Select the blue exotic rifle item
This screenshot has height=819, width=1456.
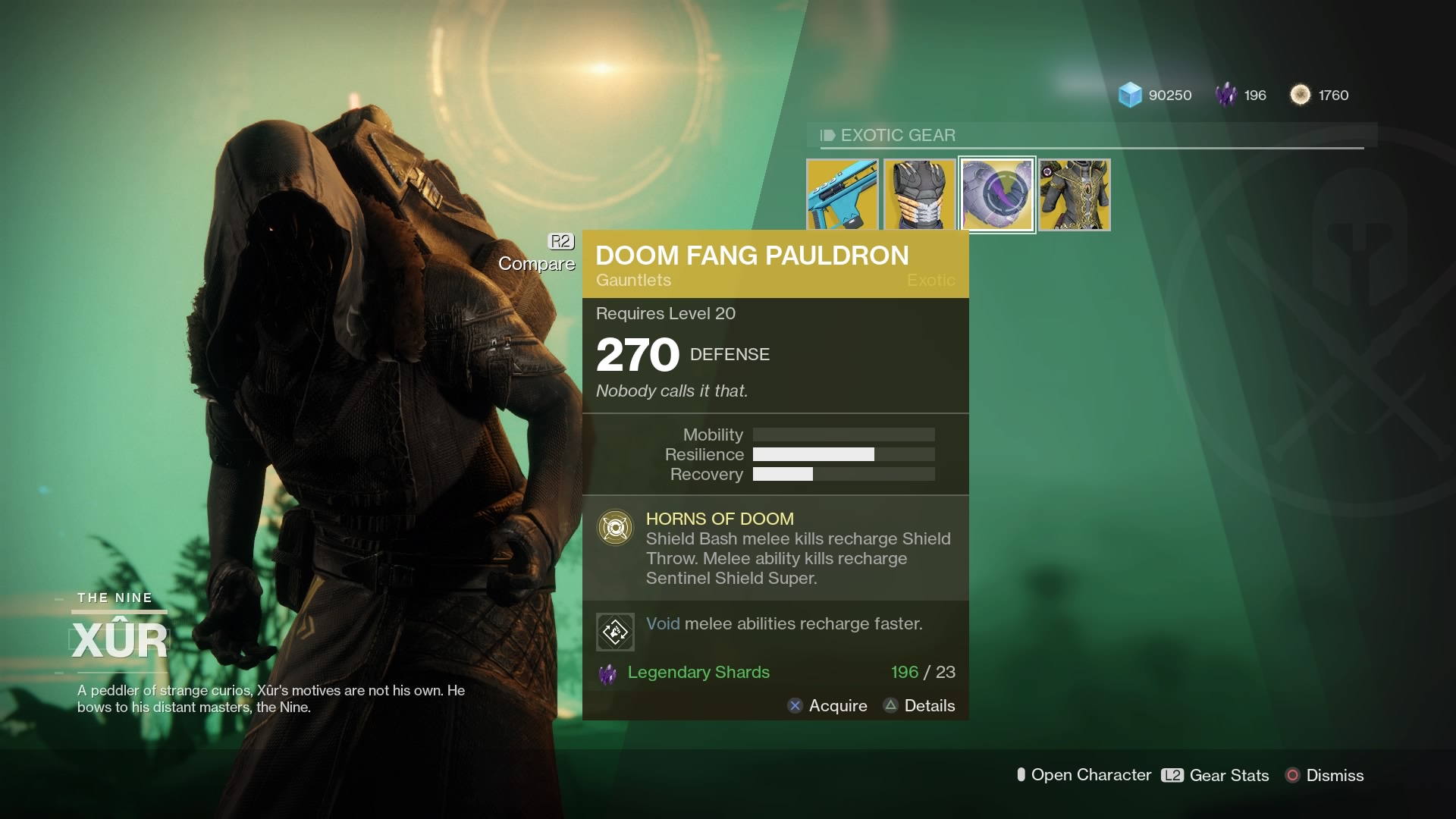[843, 194]
